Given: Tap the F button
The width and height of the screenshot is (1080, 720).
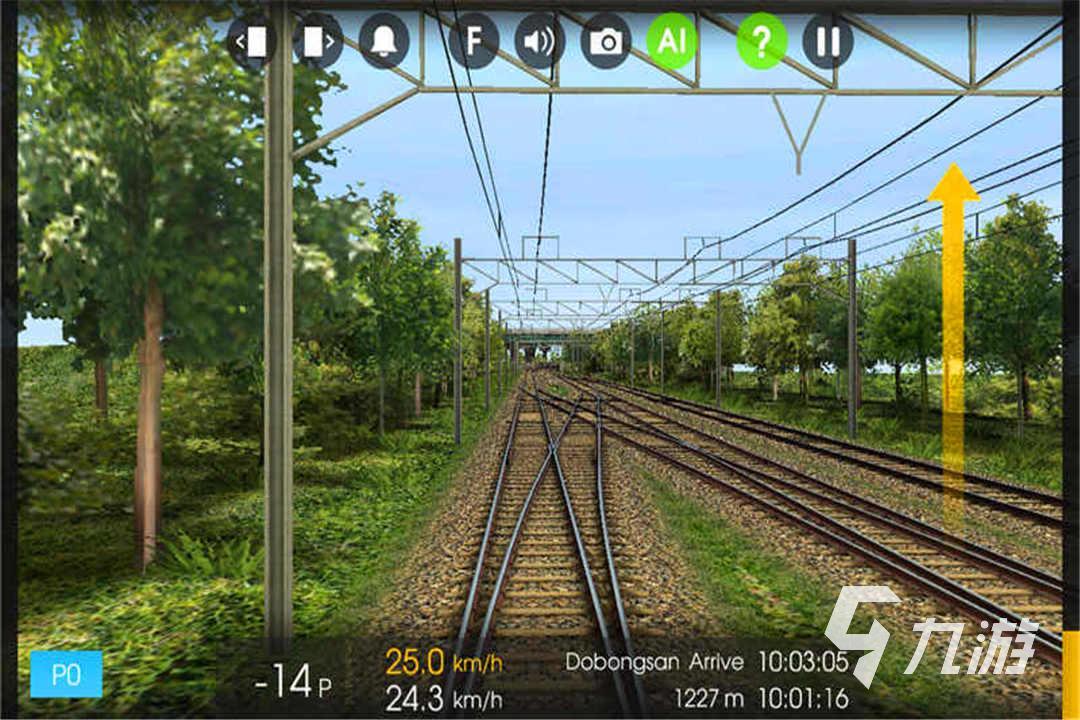Looking at the screenshot, I should coord(474,41).
